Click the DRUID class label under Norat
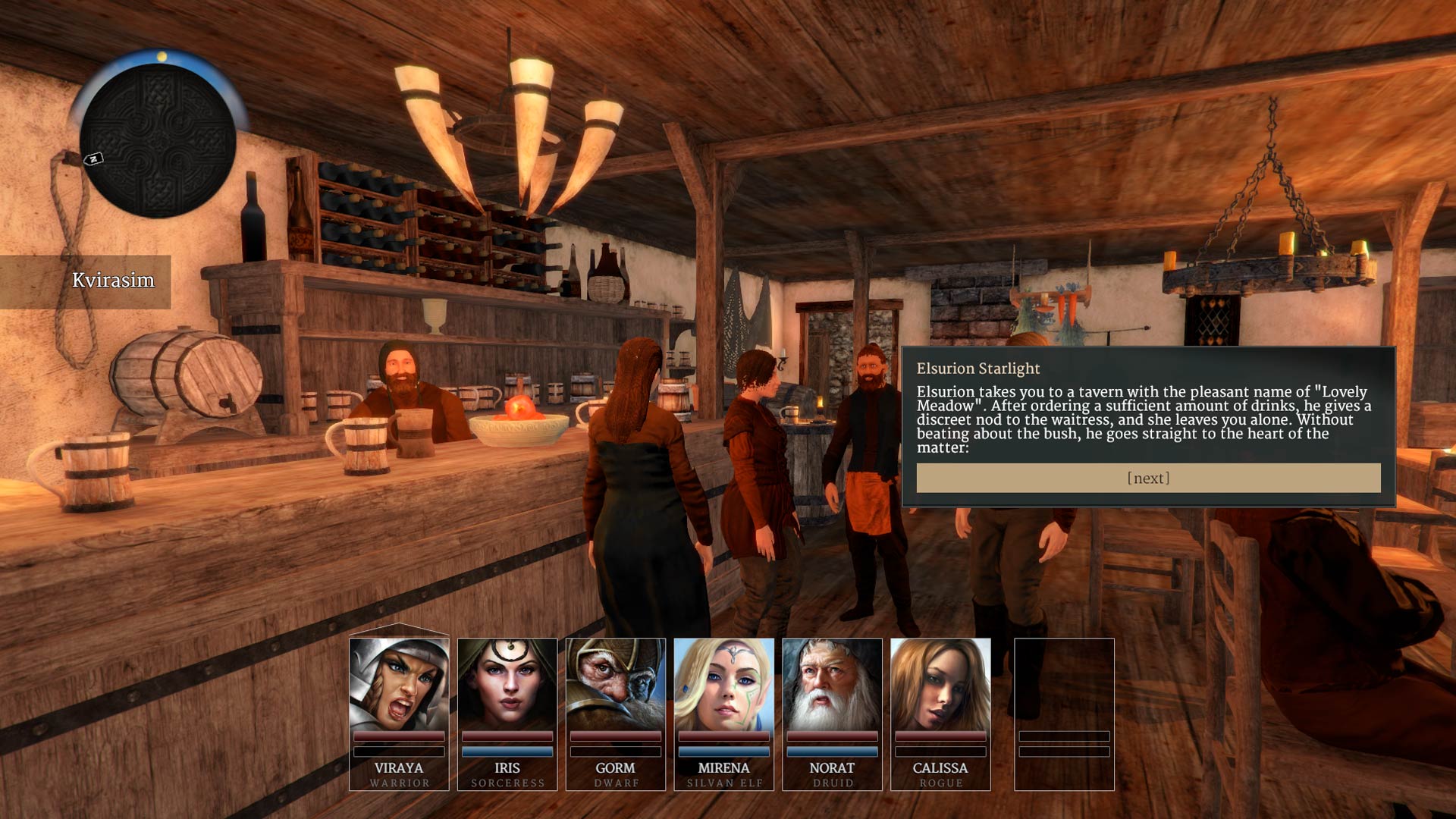 pyautogui.click(x=832, y=783)
